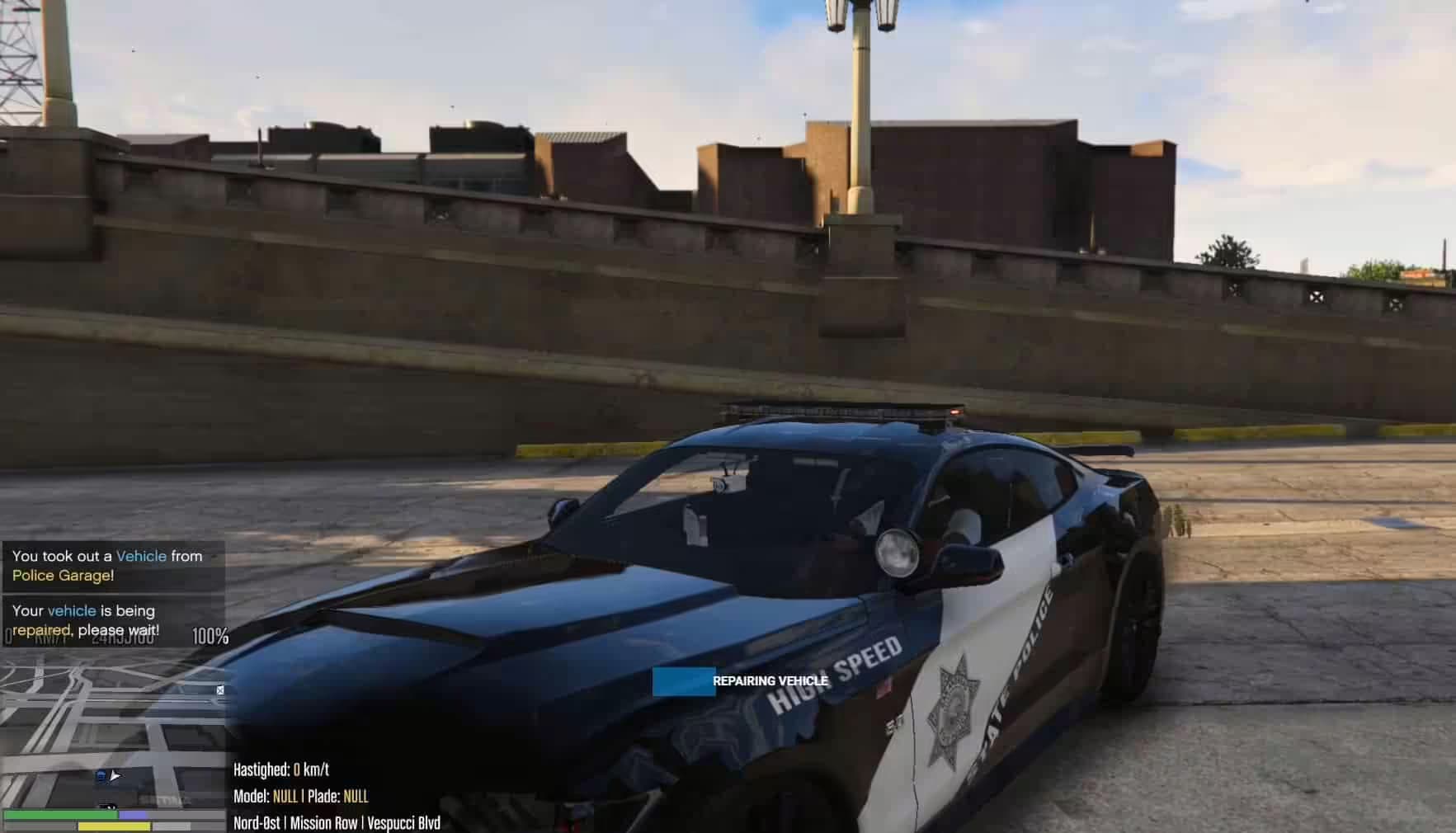This screenshot has width=1456, height=833.
Task: Click the REPAIRING VEHICLE progress bar
Action: point(685,681)
